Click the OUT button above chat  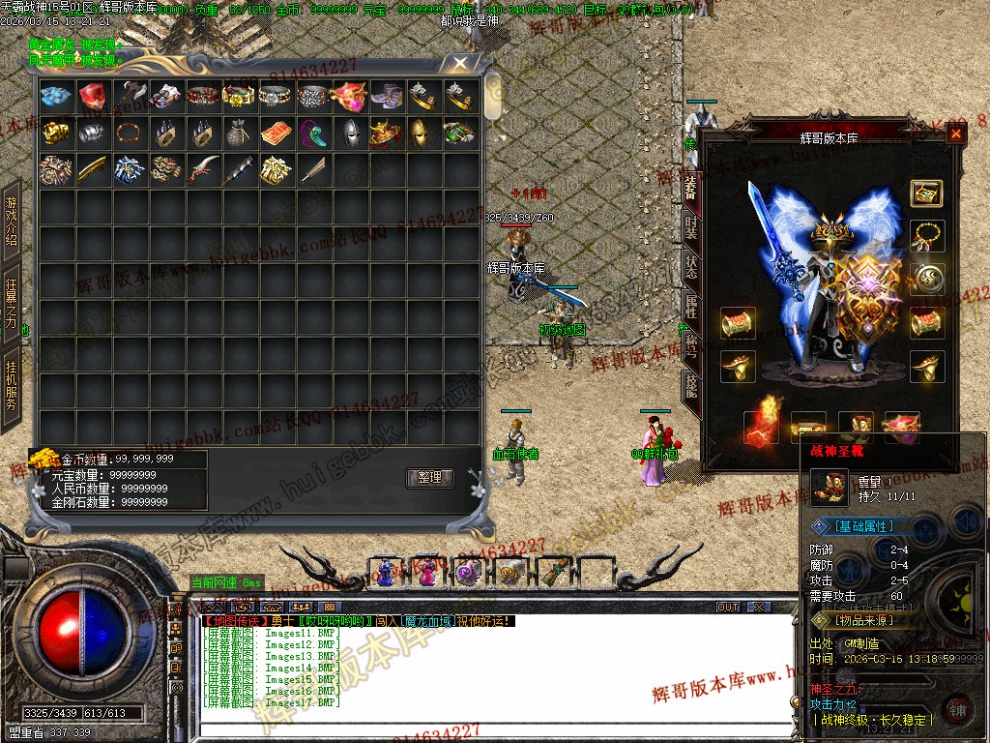(728, 607)
